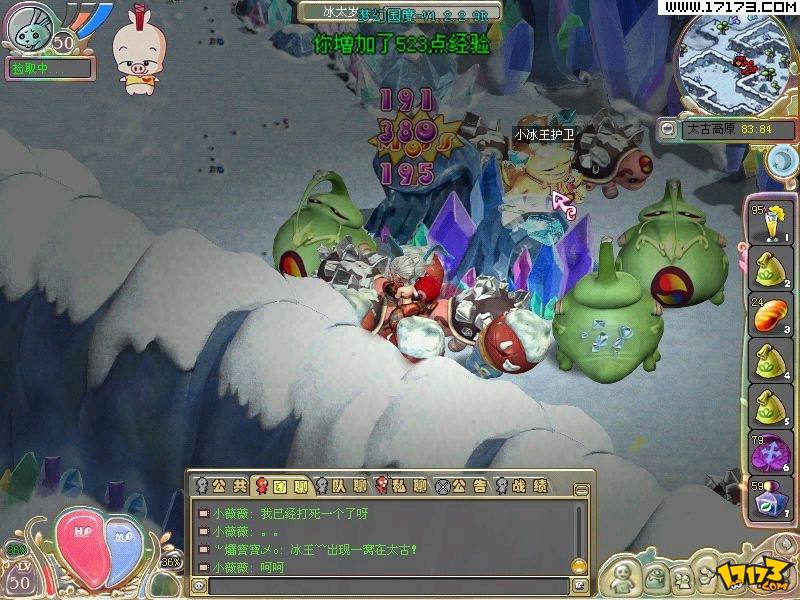Screen dimensions: 800x600
Task: Switch to the 公共 chat tab
Action: pyautogui.click(x=219, y=486)
